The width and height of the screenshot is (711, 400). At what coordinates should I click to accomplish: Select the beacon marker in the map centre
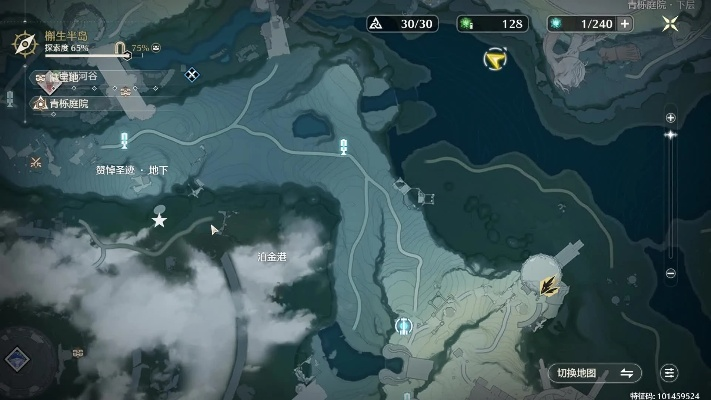point(344,147)
